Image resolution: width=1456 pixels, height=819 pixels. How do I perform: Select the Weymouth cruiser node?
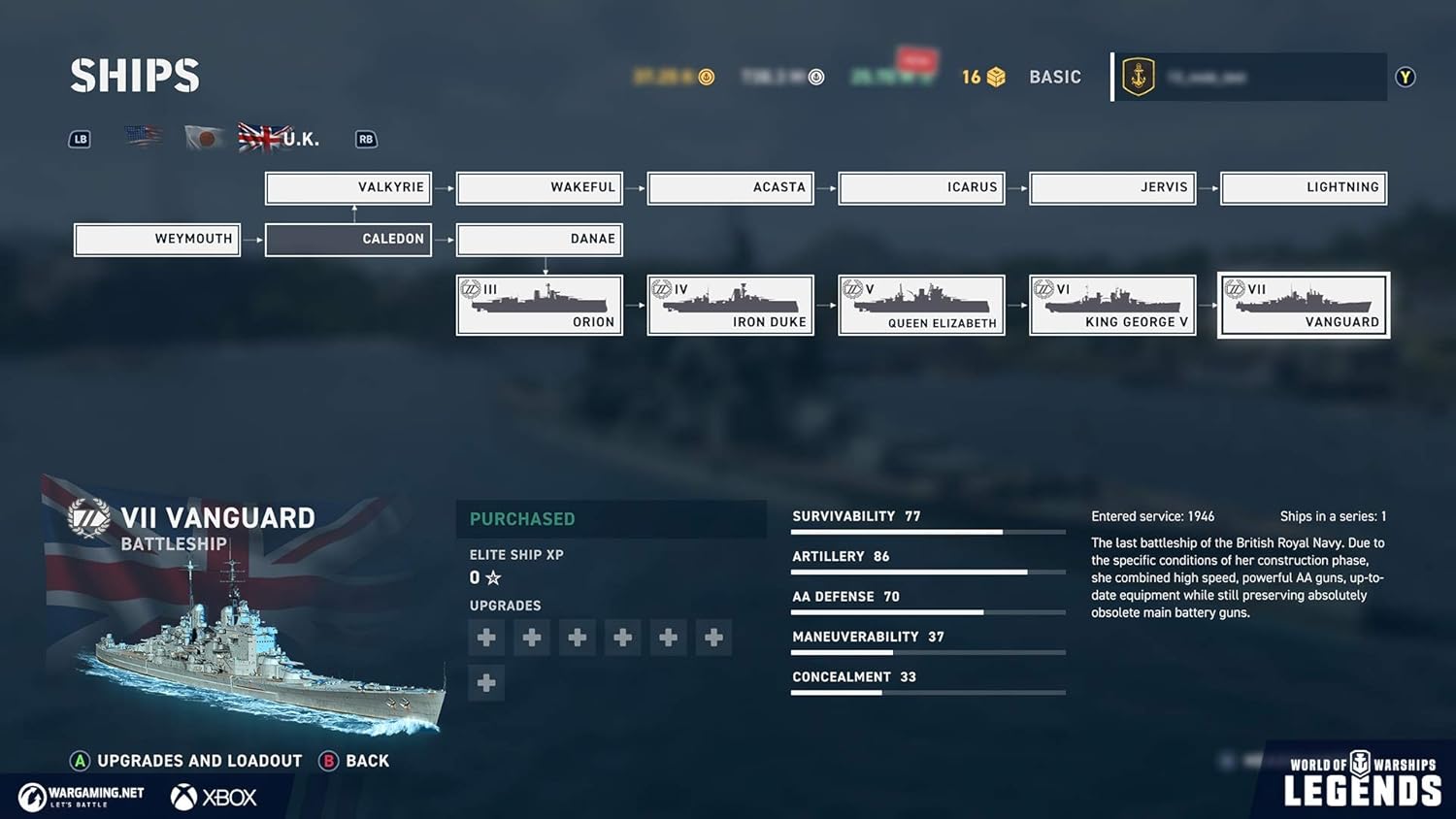tap(157, 239)
